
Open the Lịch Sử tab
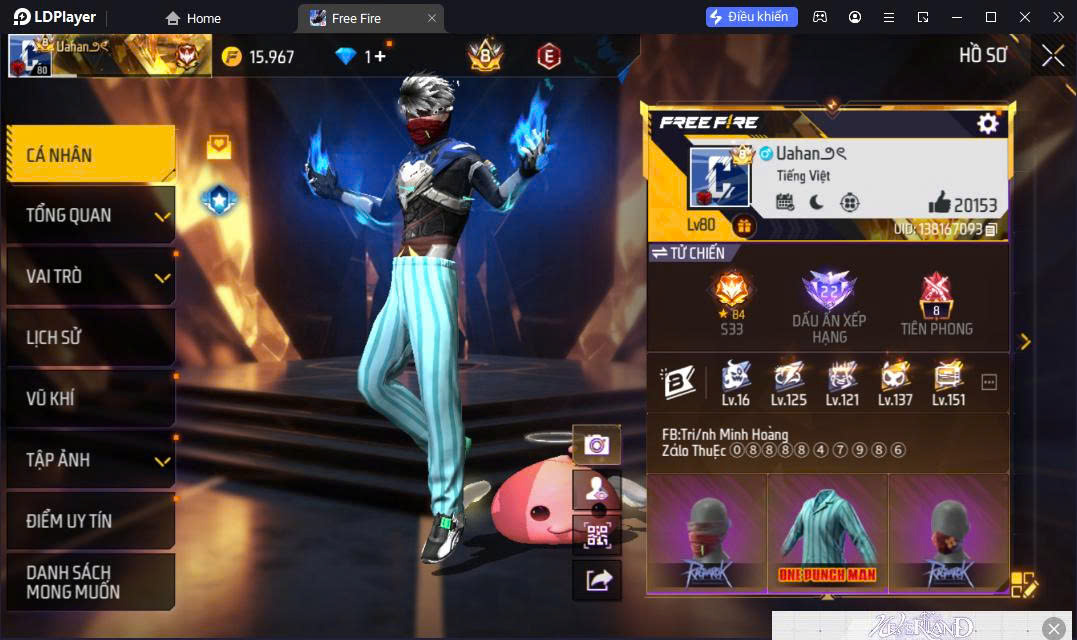point(90,337)
